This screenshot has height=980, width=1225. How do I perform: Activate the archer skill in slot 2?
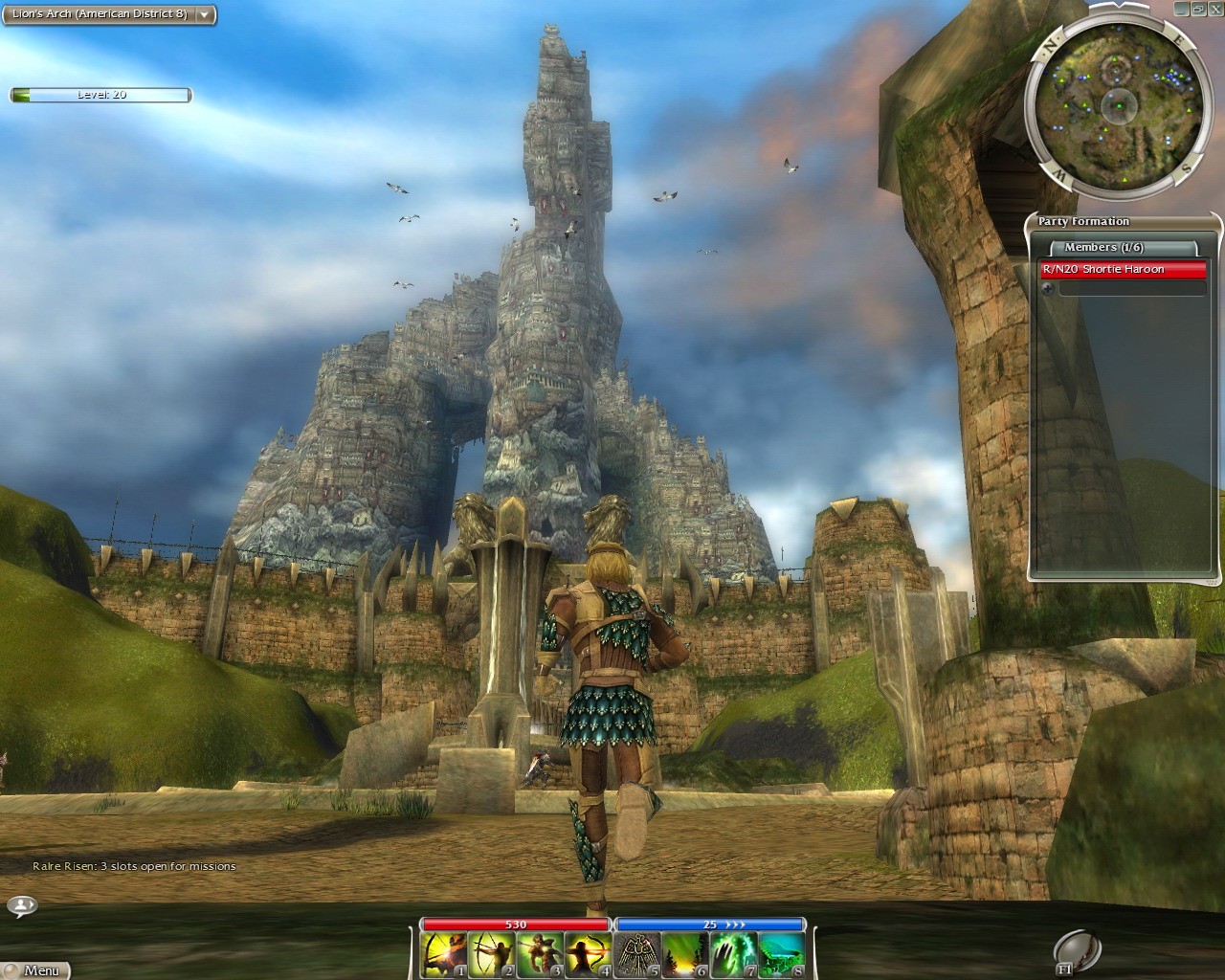(492, 955)
